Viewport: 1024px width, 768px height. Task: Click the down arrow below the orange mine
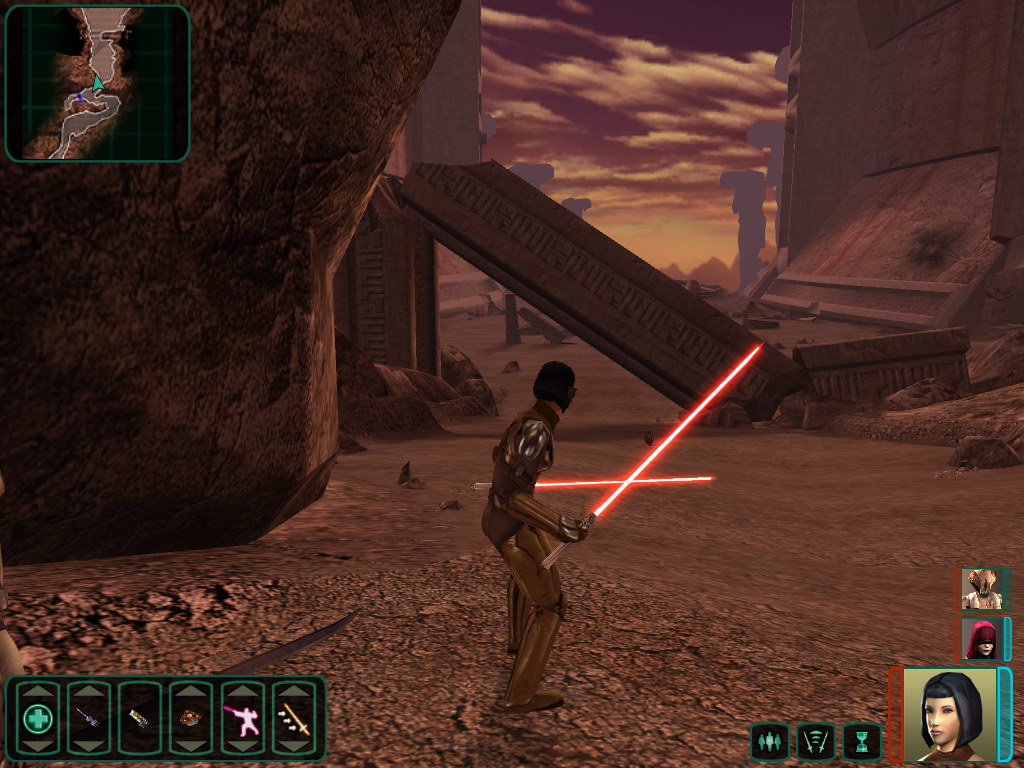click(190, 745)
